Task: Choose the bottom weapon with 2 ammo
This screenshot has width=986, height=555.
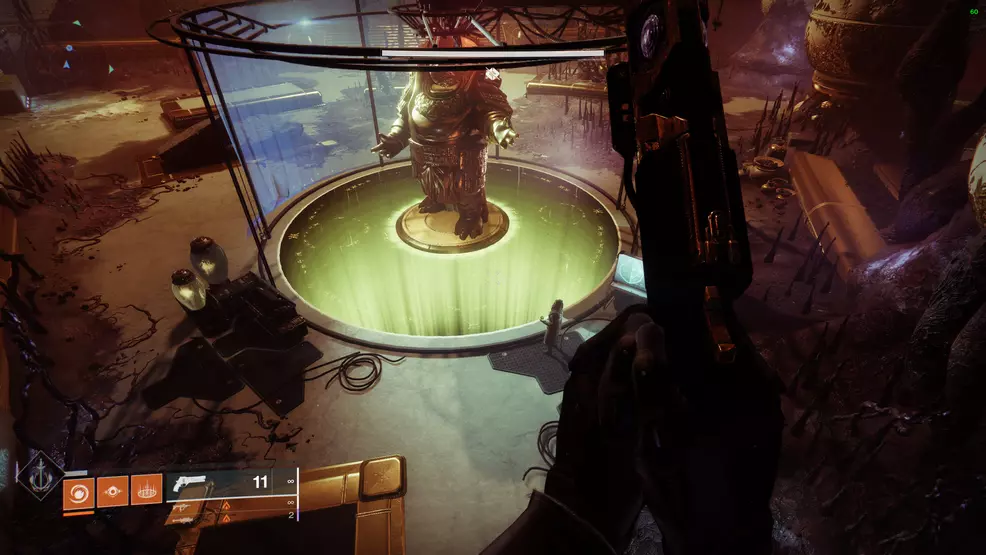Action: click(x=230, y=516)
